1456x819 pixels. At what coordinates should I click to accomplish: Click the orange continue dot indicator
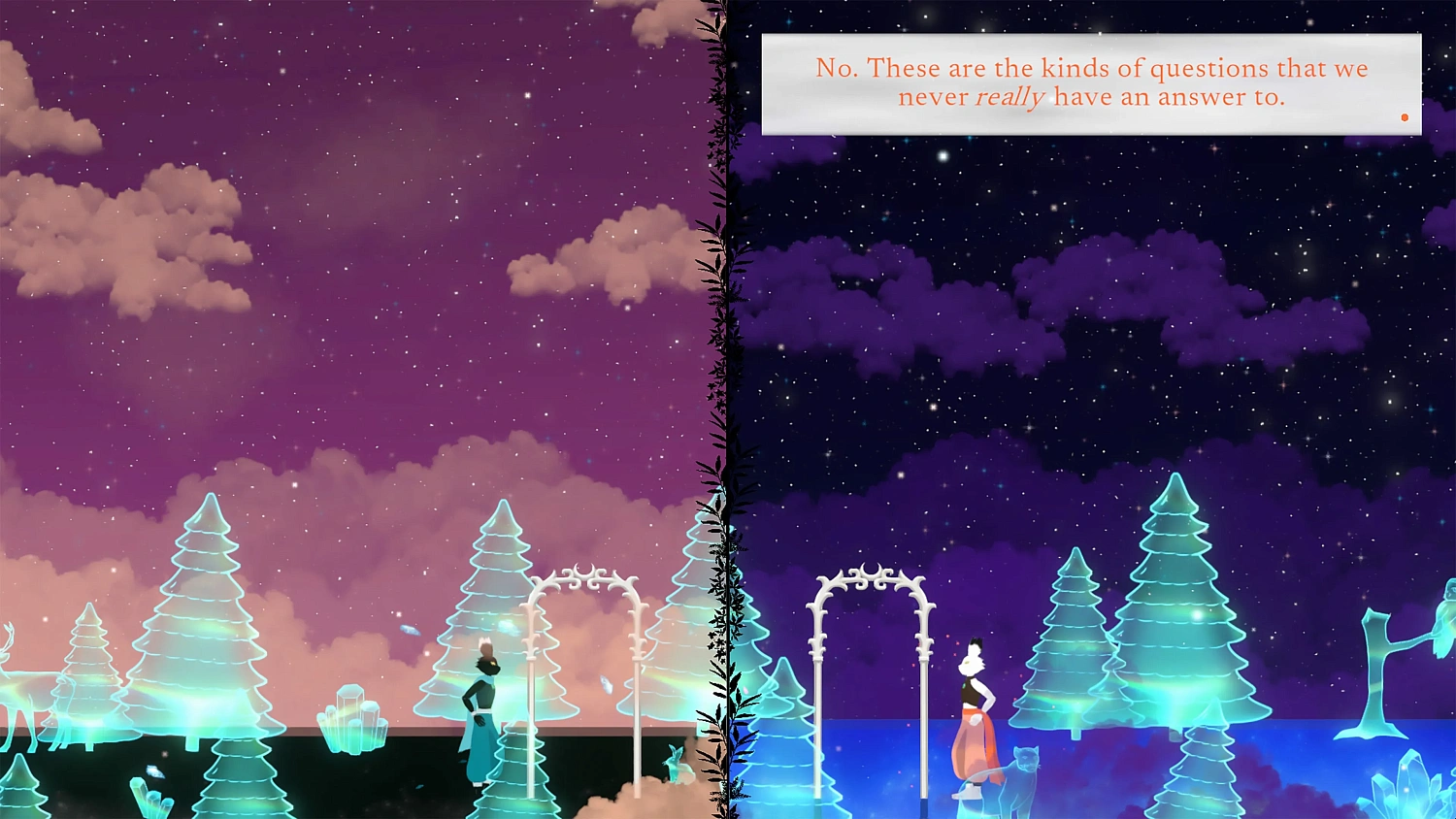tap(1405, 115)
